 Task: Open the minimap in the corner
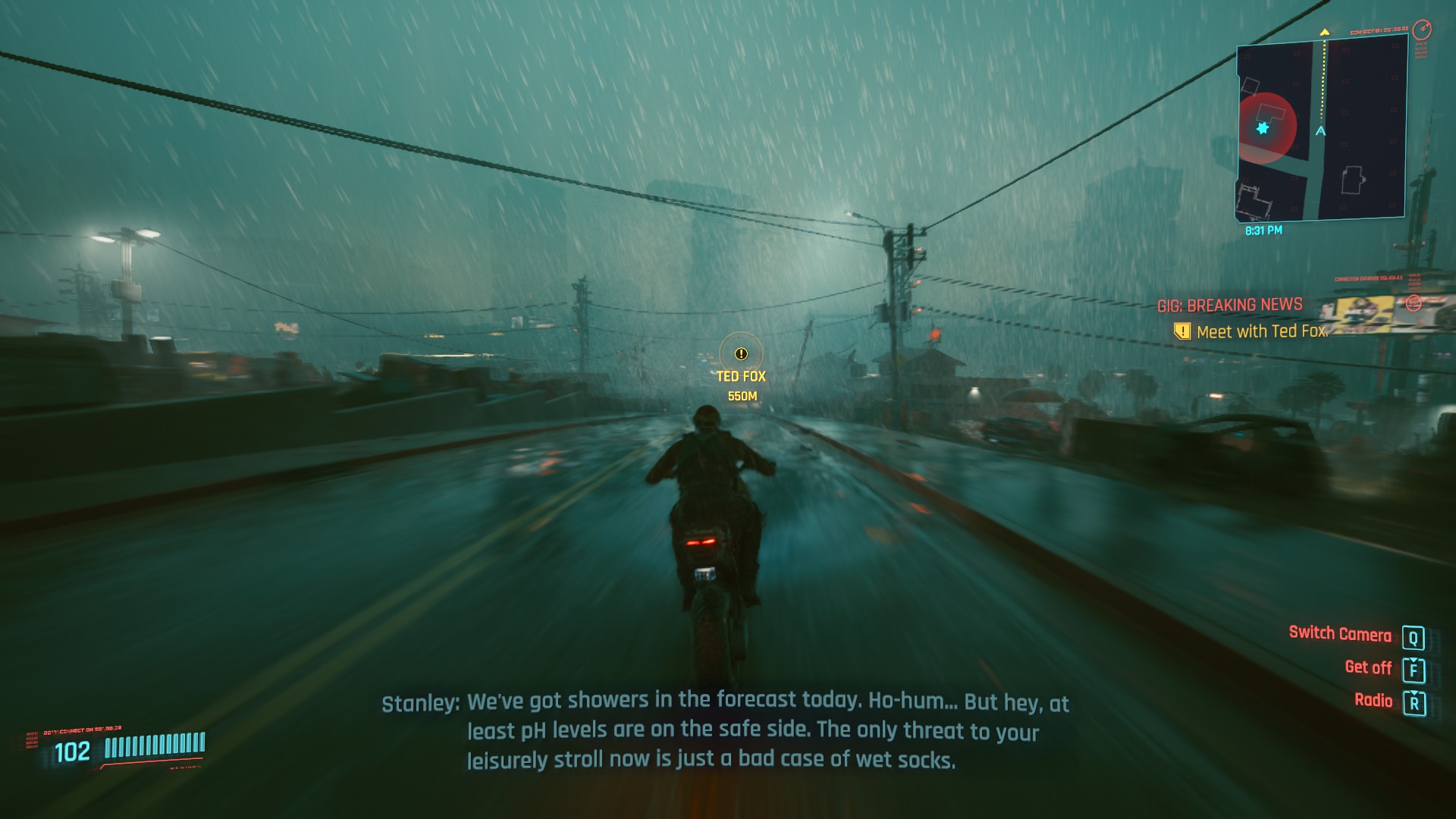click(x=1321, y=130)
